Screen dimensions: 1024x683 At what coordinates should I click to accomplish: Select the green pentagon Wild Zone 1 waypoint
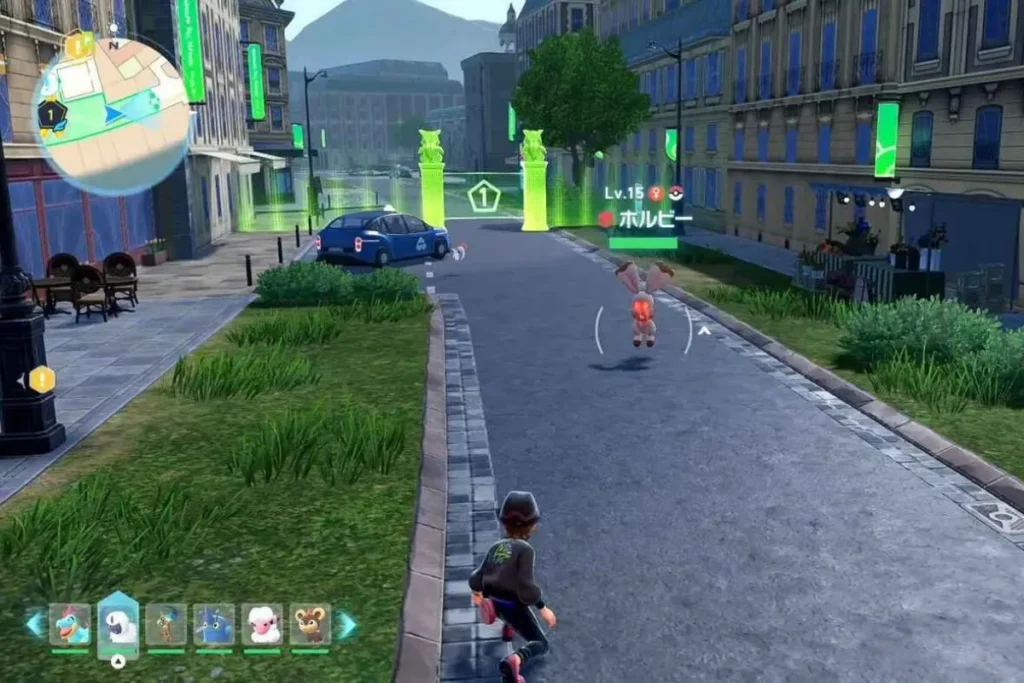[x=484, y=196]
